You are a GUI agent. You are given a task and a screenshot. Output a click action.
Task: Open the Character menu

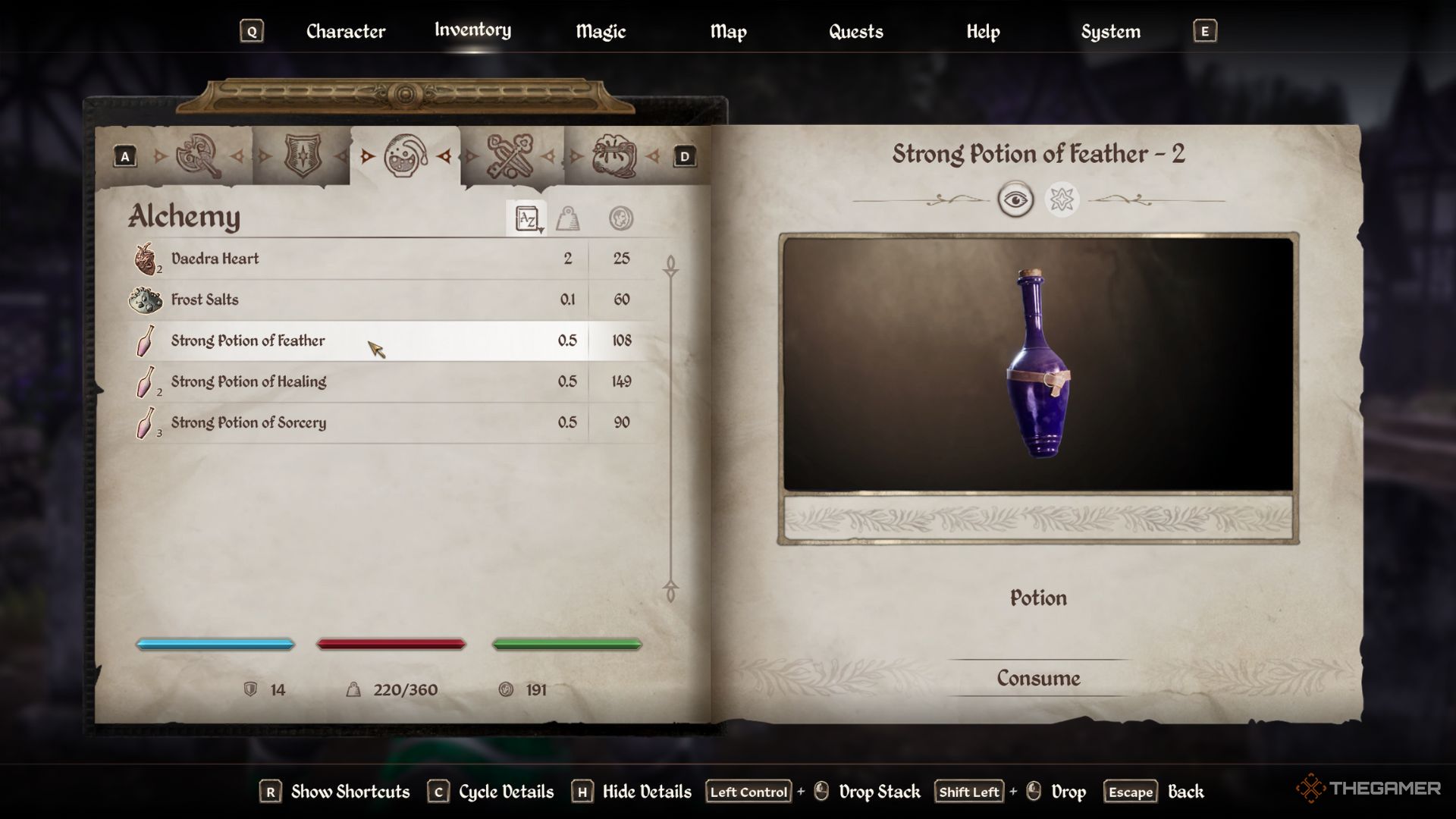[x=345, y=32]
